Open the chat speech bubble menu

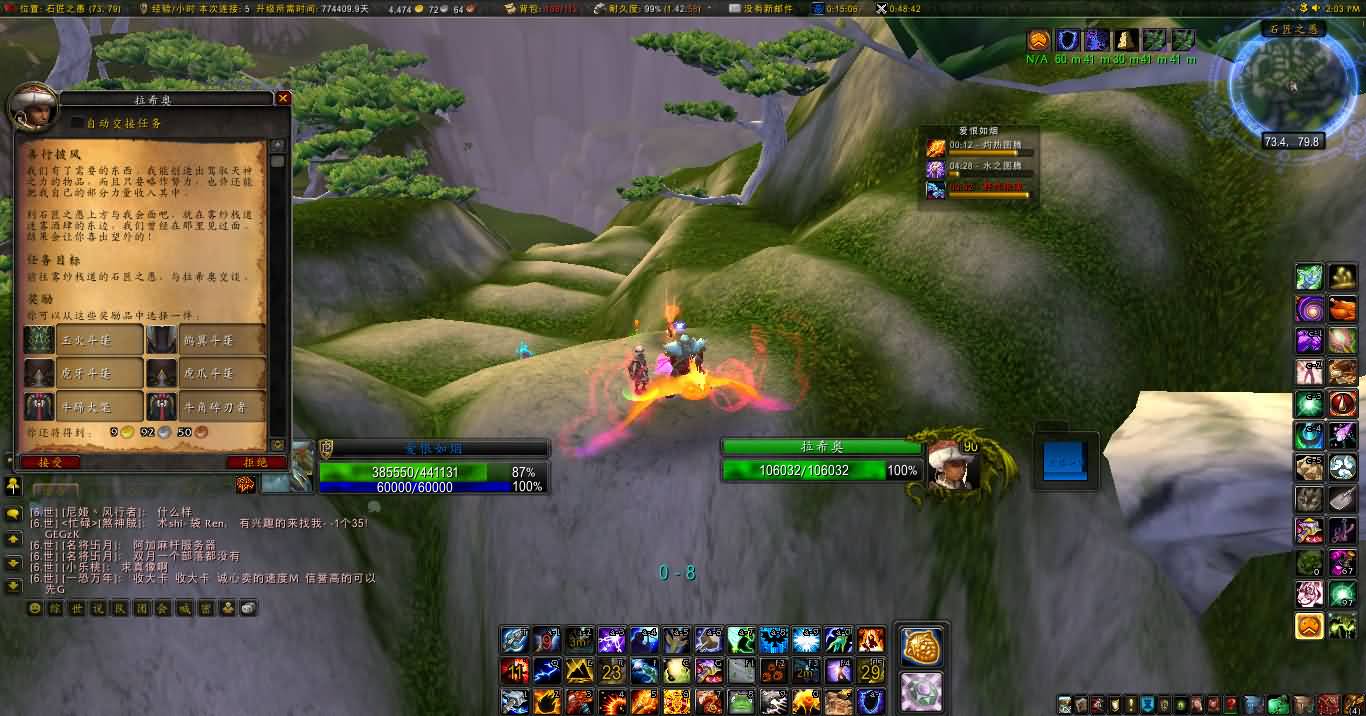[x=13, y=514]
